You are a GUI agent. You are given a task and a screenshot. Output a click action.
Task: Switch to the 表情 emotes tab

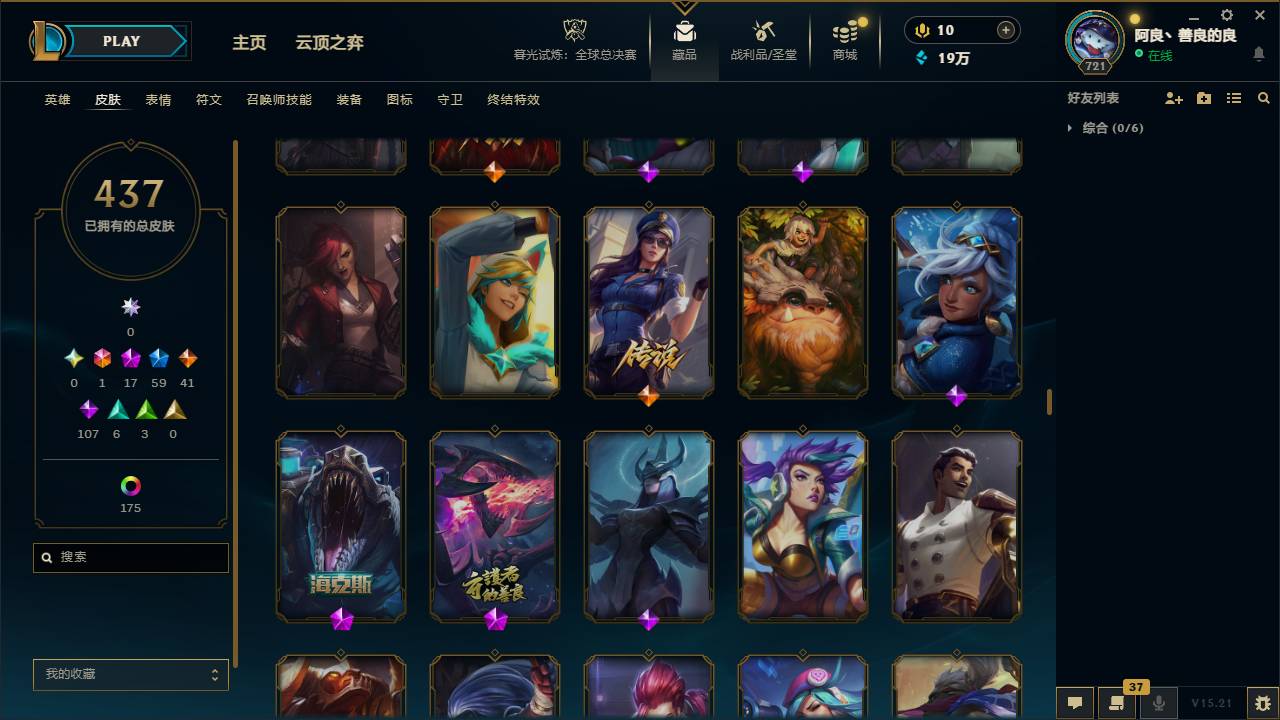point(158,100)
